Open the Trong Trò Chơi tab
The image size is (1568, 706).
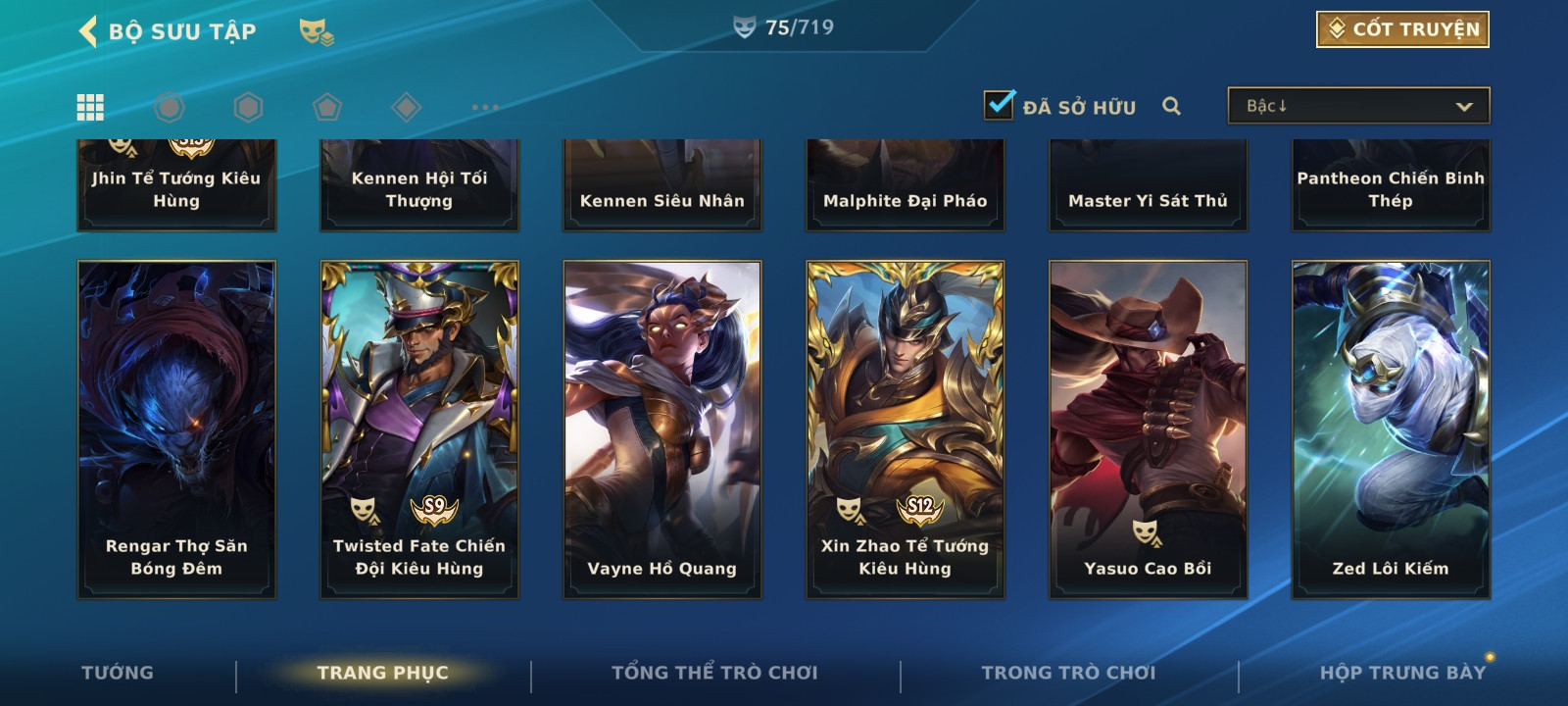pyautogui.click(x=1068, y=673)
